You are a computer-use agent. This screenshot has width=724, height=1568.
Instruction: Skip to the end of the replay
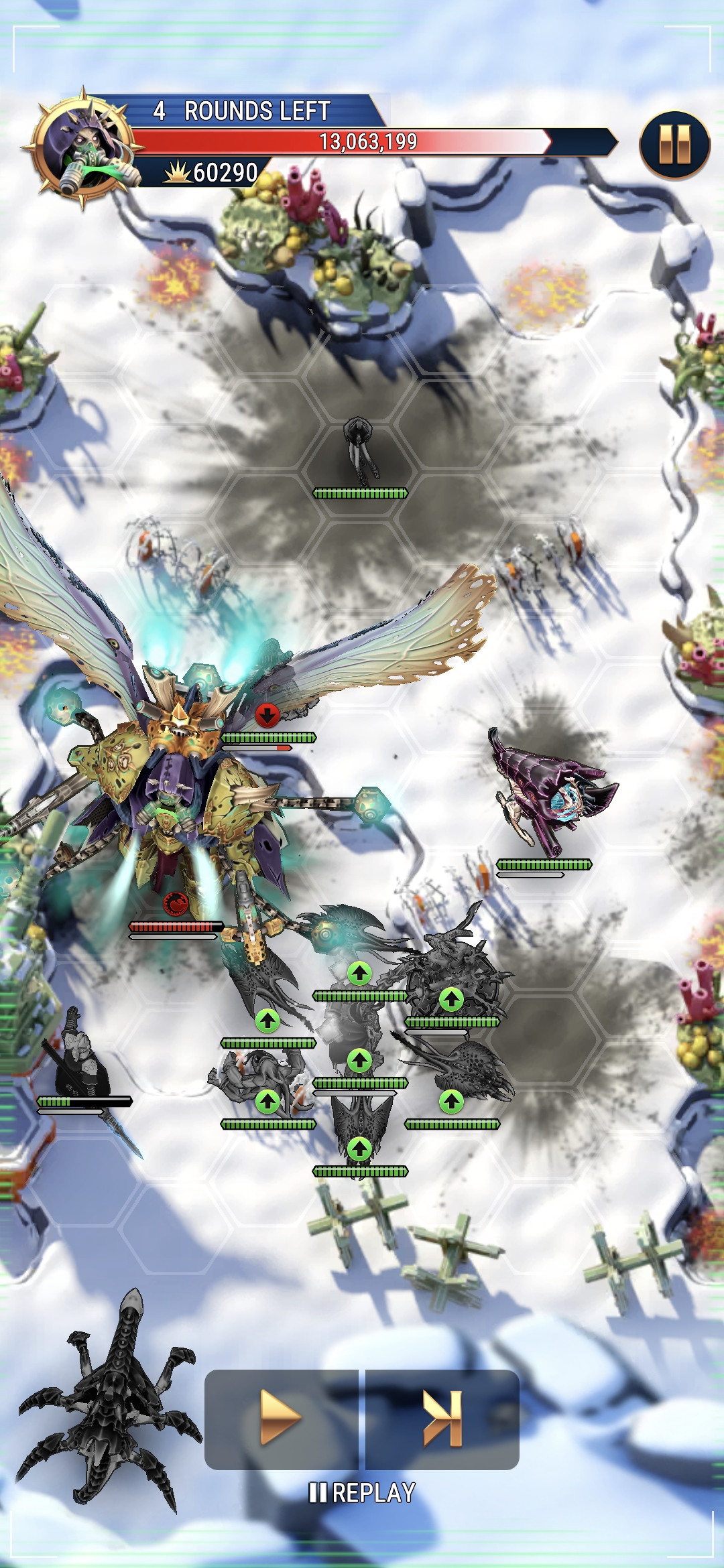442,1417
